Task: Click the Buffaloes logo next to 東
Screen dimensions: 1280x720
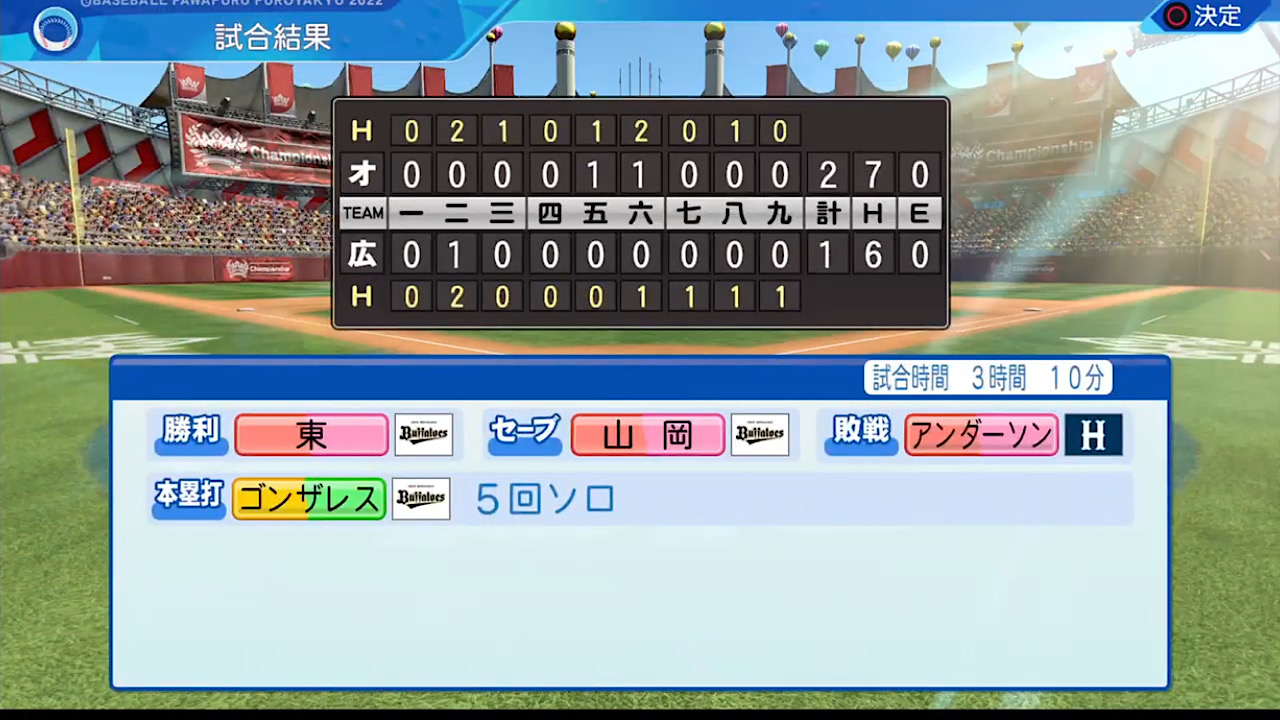Action: 423,433
